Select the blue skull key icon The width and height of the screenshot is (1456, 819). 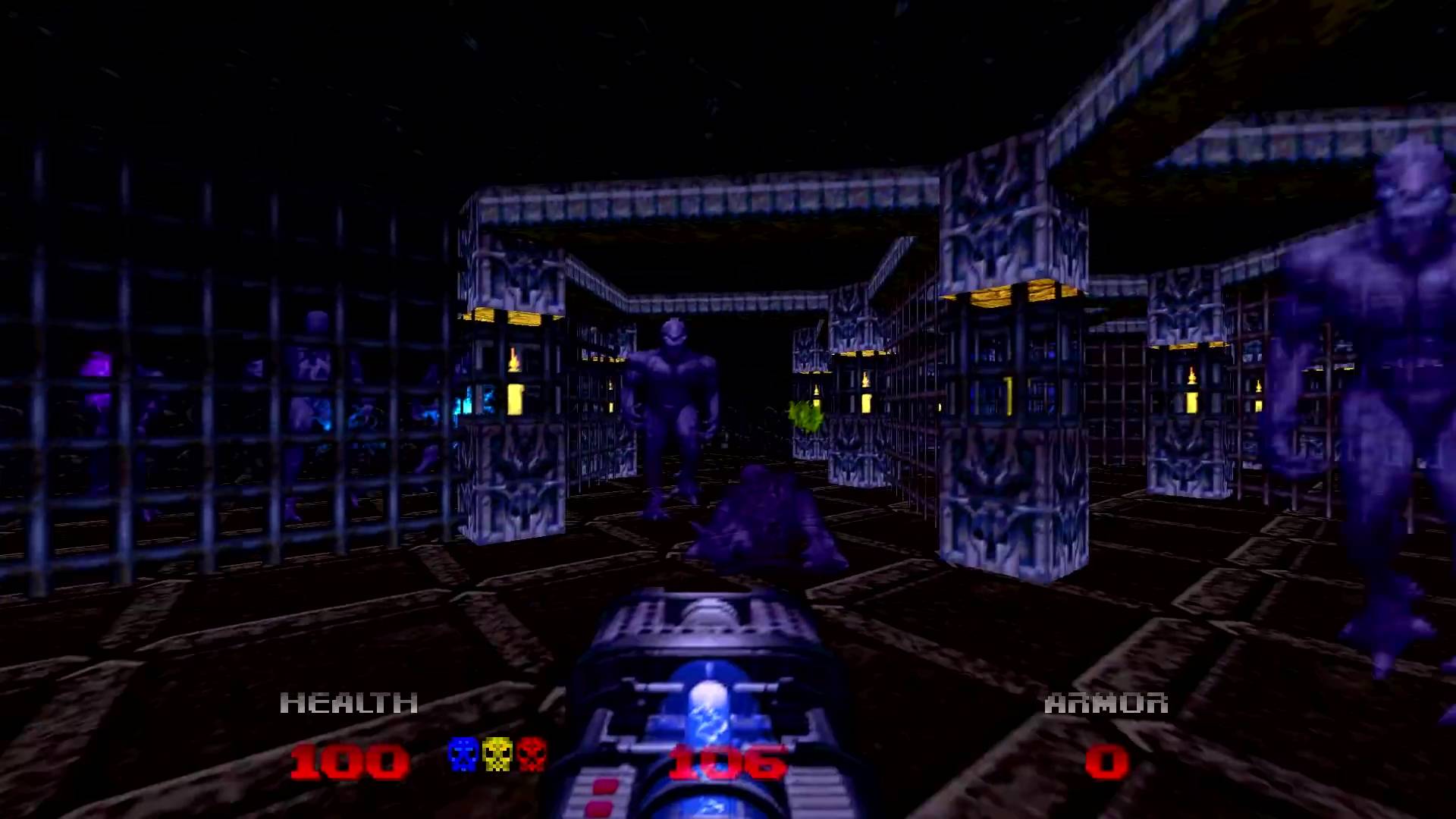462,758
